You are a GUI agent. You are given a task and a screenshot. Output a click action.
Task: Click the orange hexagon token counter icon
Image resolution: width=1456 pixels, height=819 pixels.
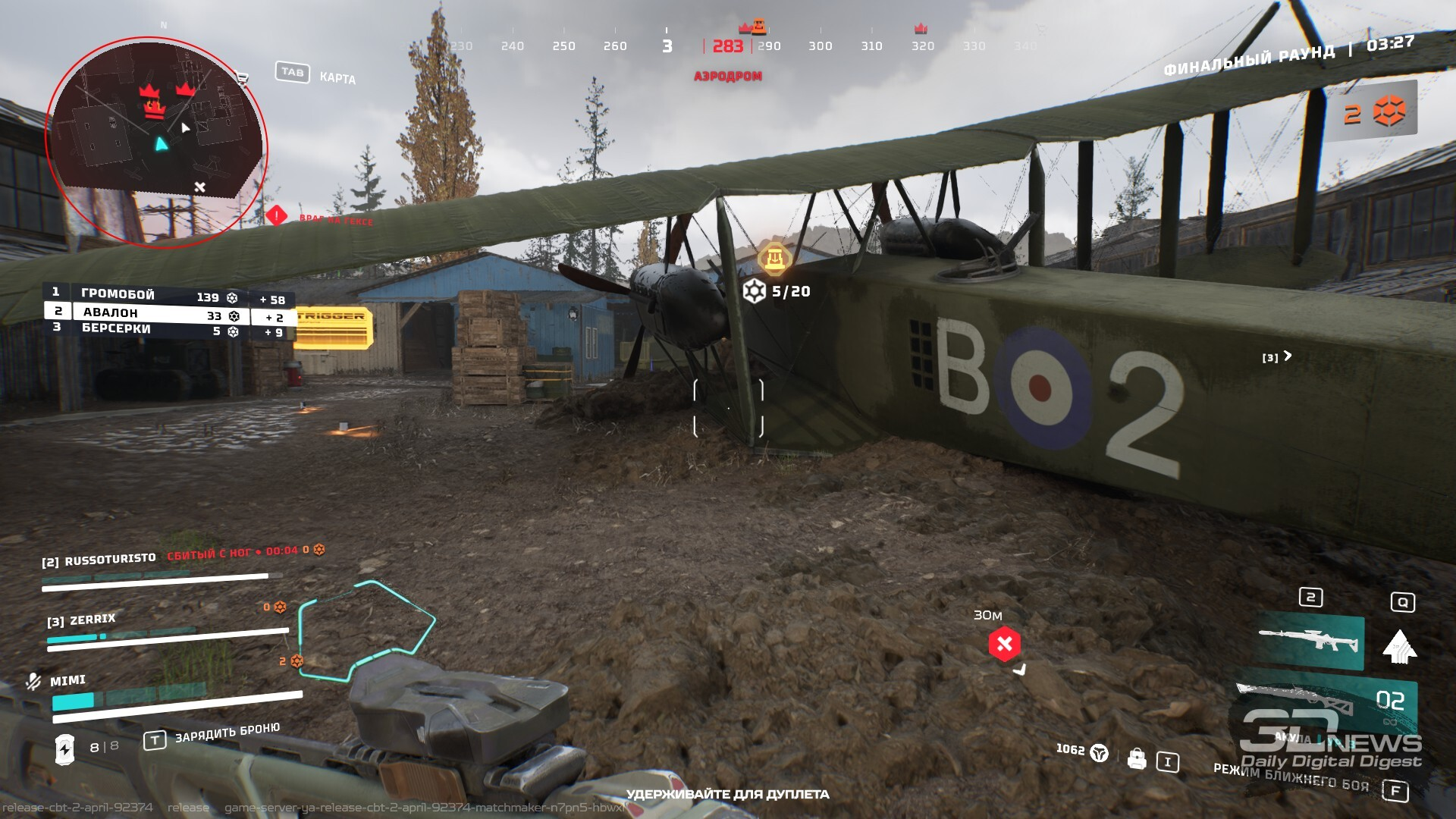pyautogui.click(x=1389, y=112)
